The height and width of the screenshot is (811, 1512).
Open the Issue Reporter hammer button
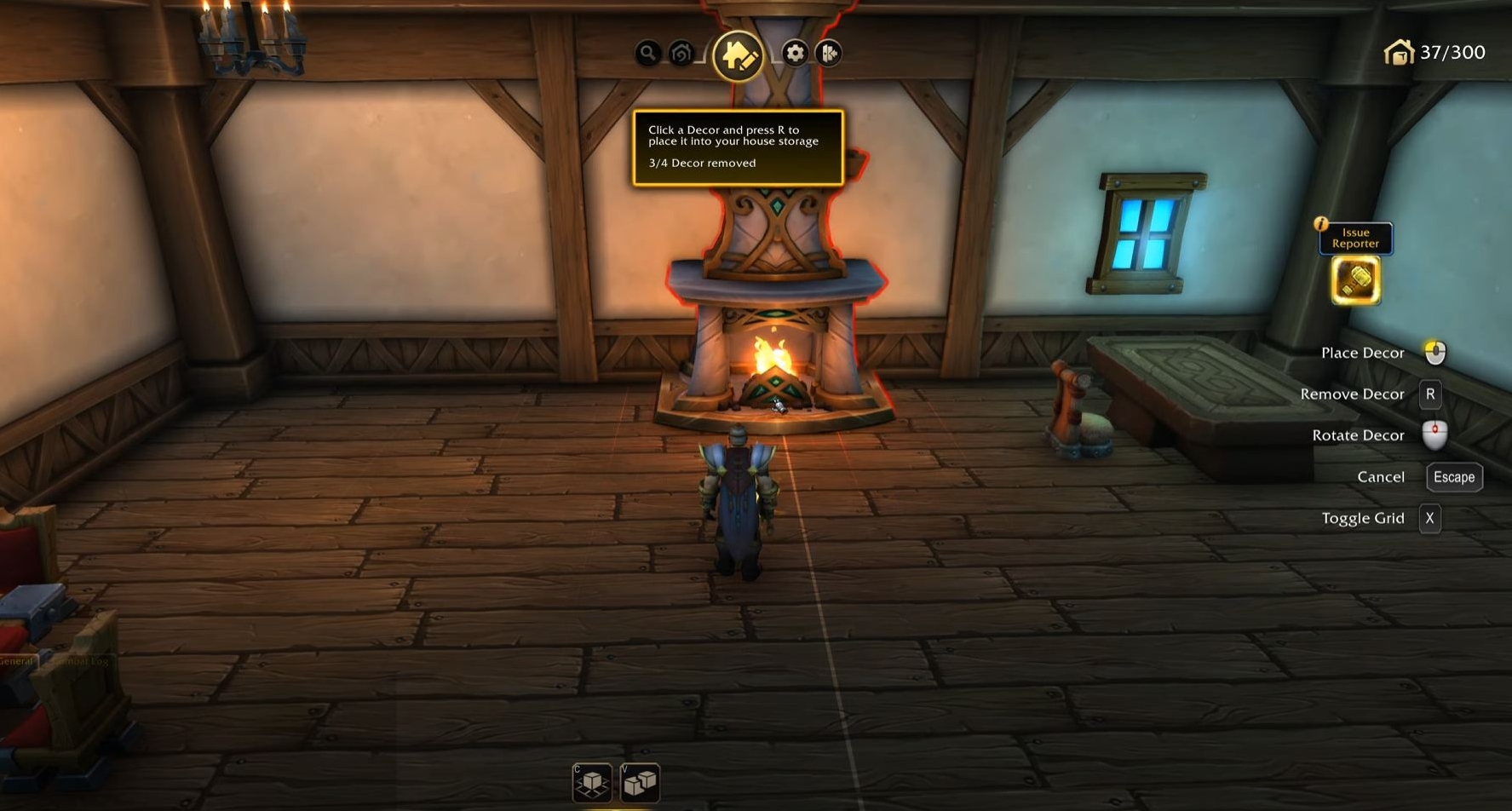coord(1355,280)
